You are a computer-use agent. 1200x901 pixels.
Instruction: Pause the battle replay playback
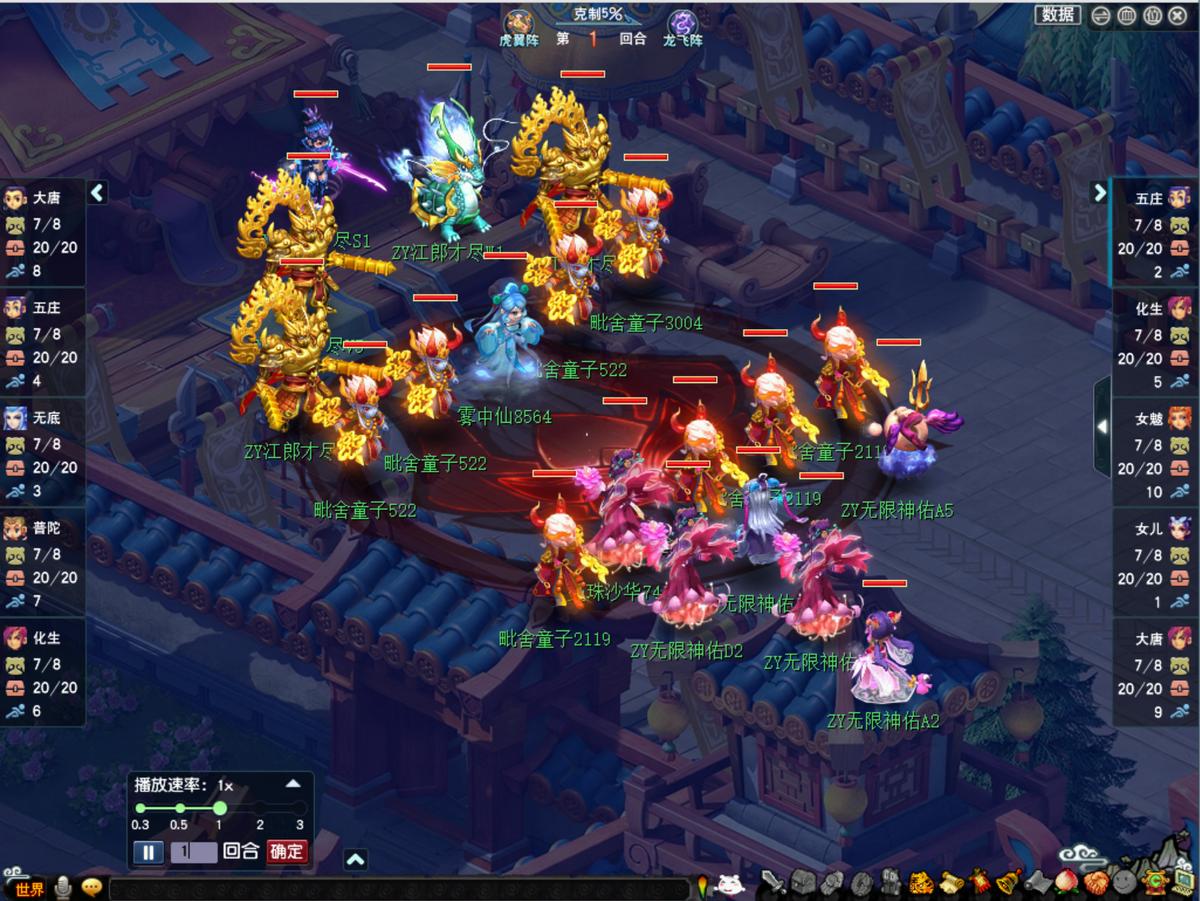tap(148, 852)
